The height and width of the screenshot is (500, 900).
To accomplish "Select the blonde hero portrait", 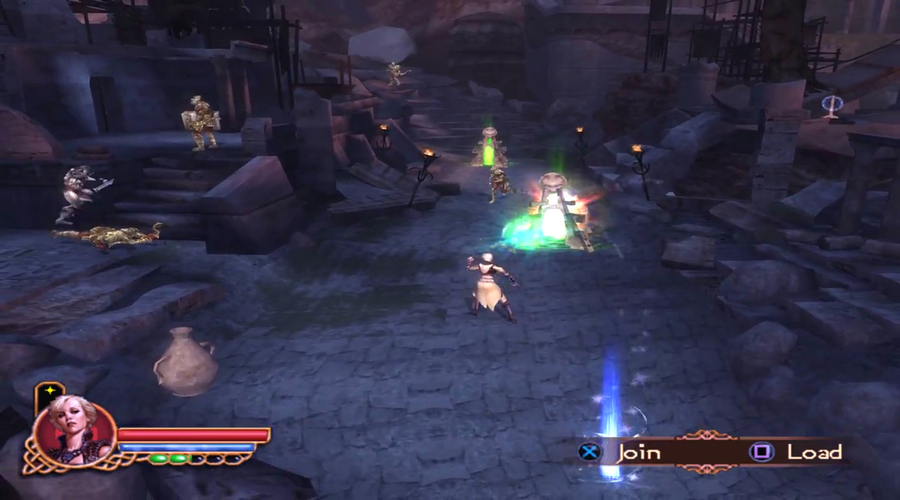I will (74, 432).
